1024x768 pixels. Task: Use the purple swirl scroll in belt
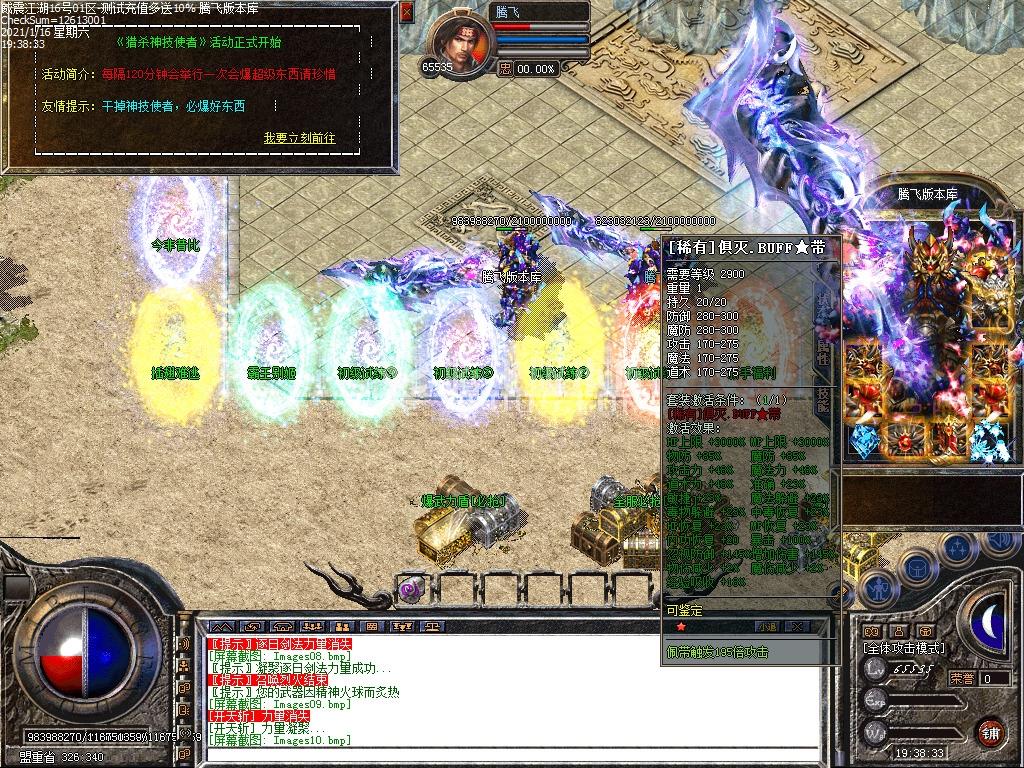point(411,589)
